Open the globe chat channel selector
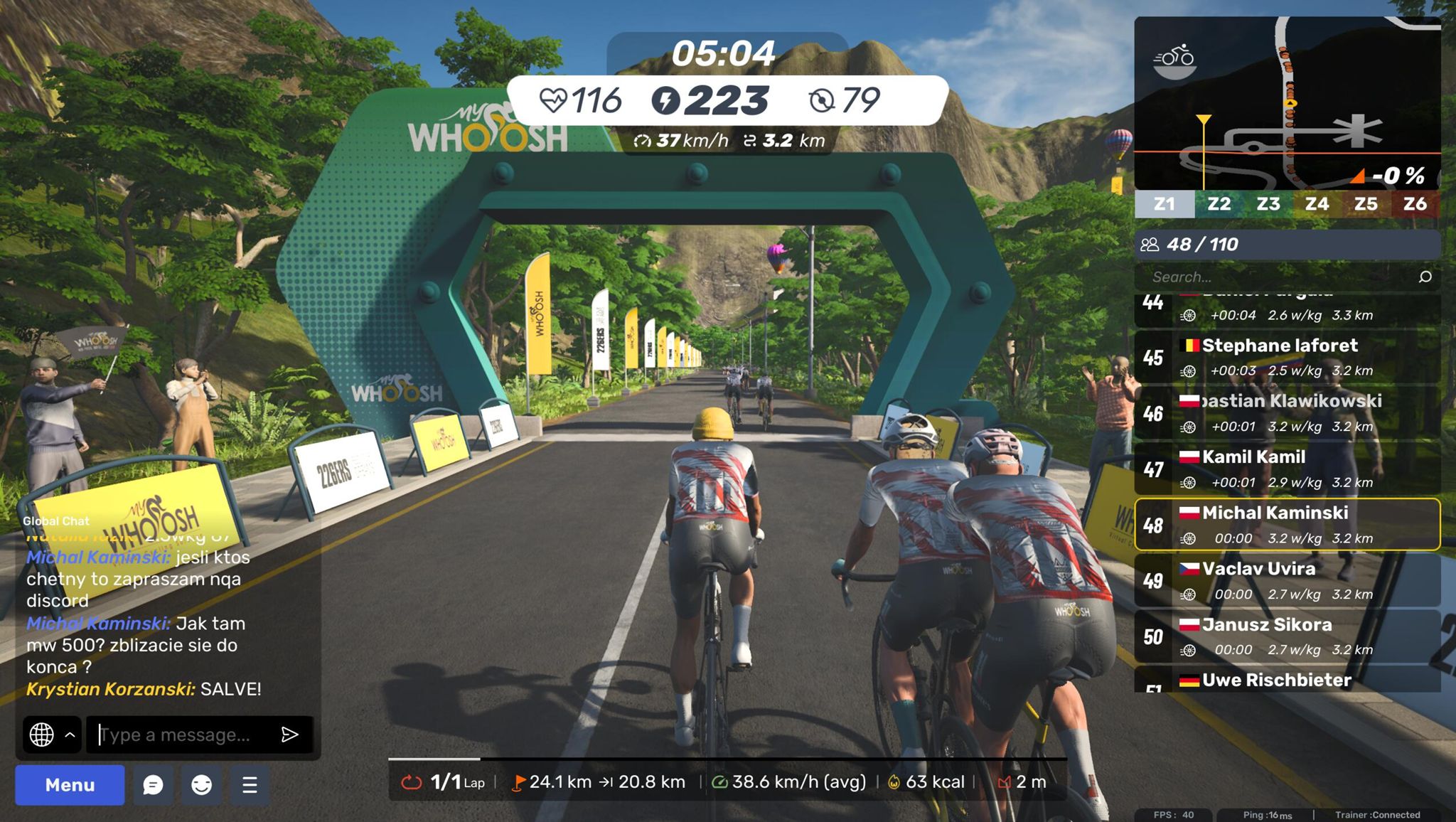This screenshot has width=1456, height=822. pyautogui.click(x=42, y=735)
